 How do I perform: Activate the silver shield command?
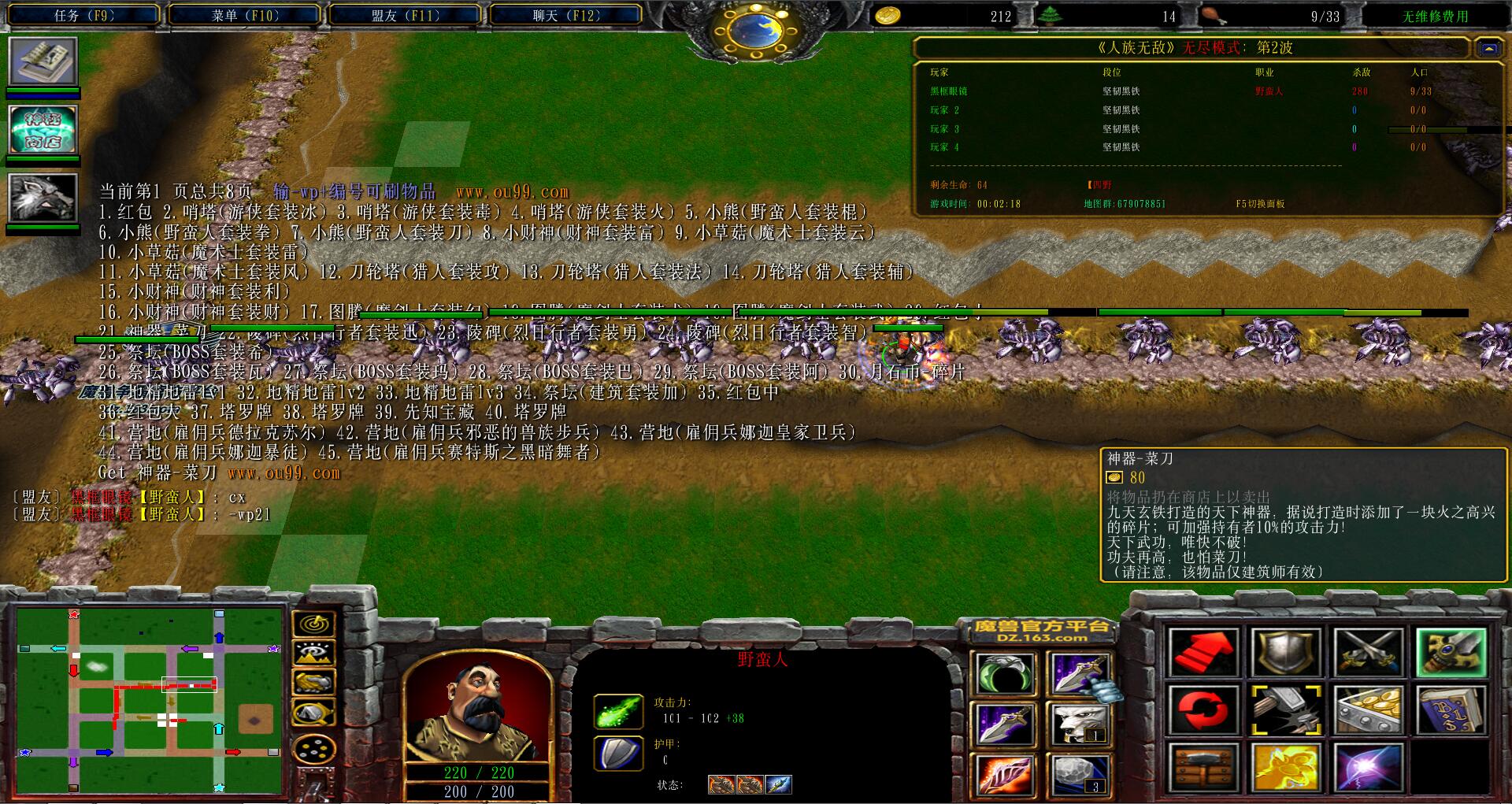pos(1285,653)
